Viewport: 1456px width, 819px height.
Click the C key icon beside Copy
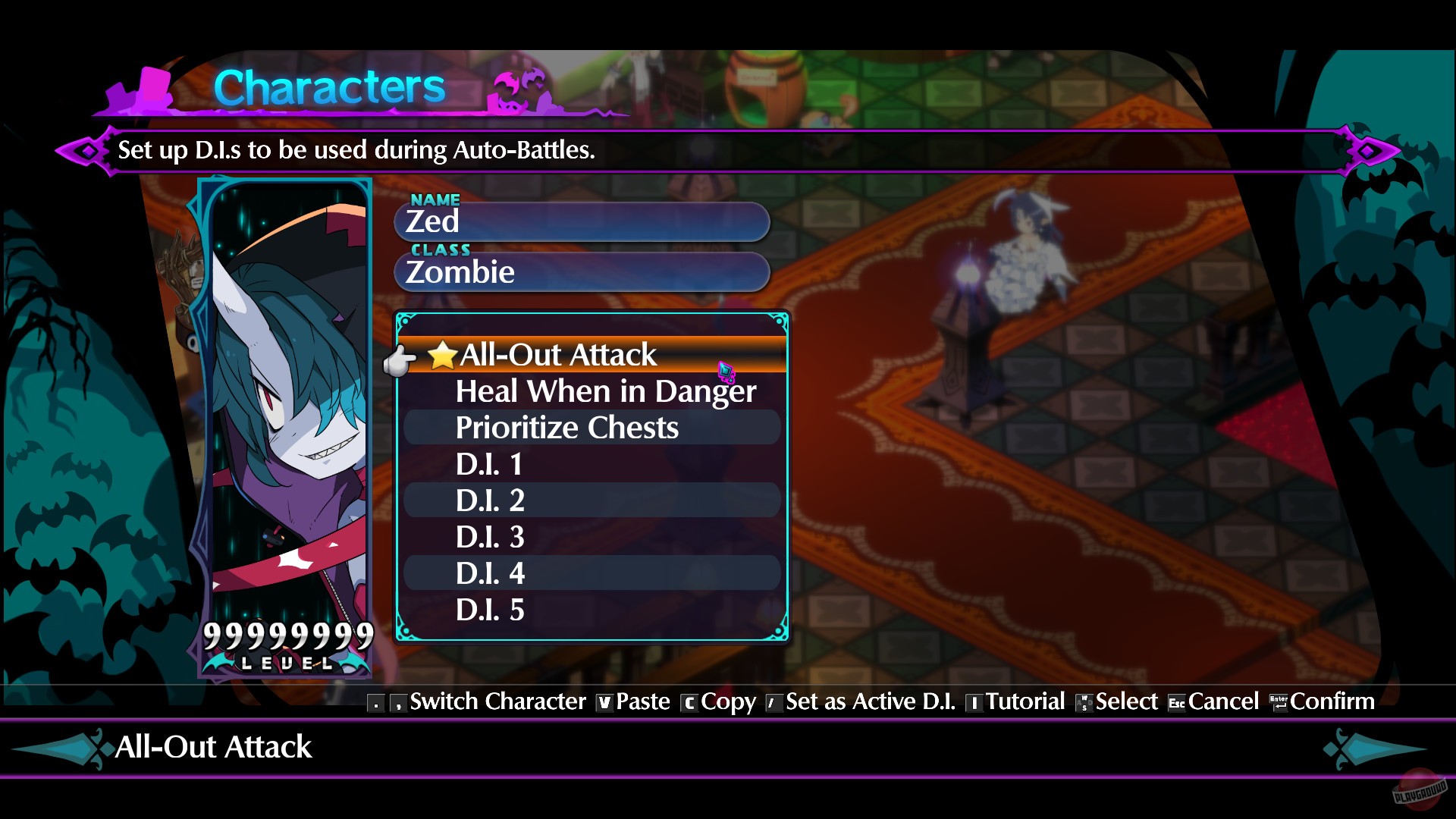coord(689,702)
